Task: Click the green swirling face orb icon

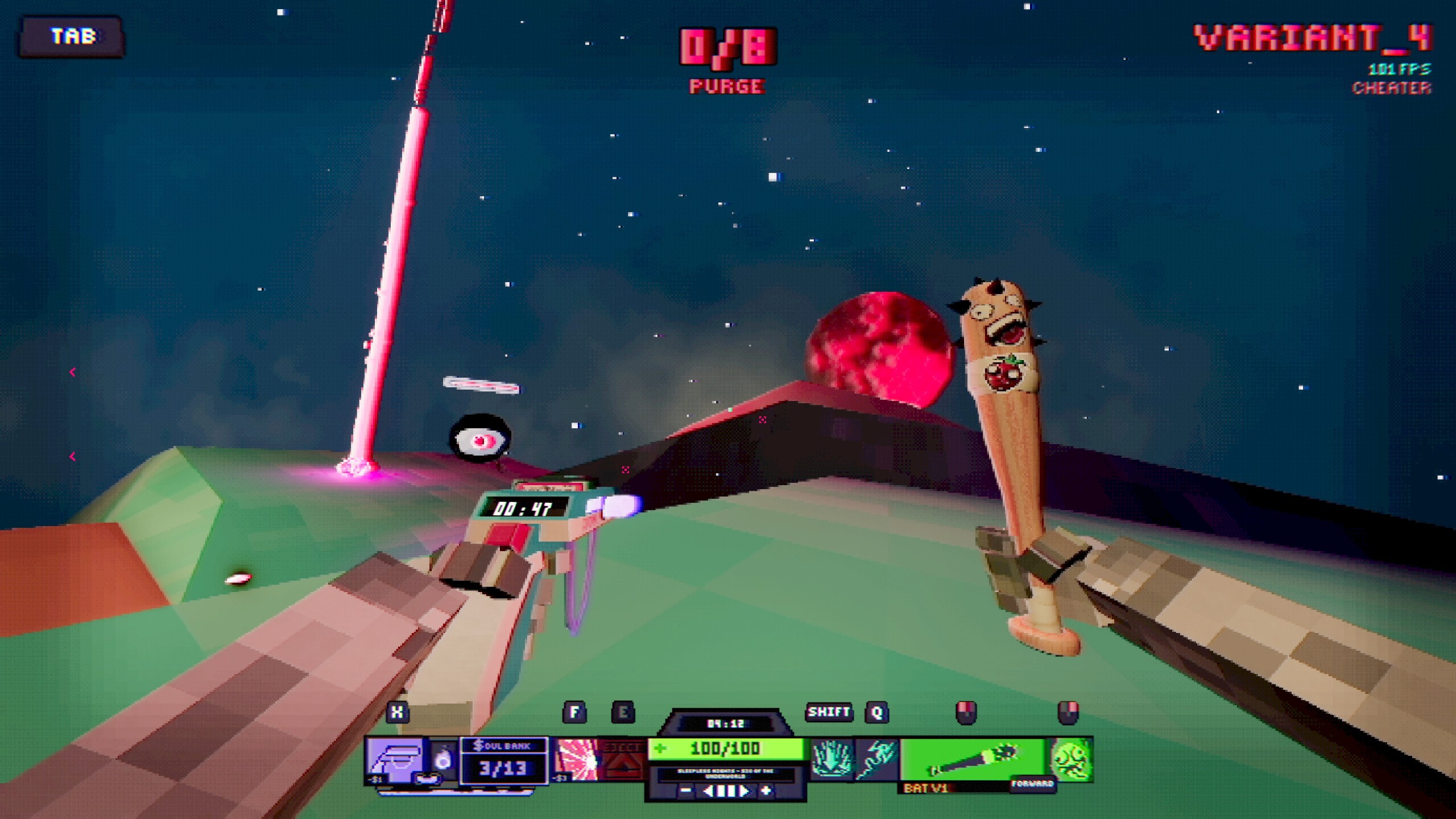Action: click(x=1070, y=760)
